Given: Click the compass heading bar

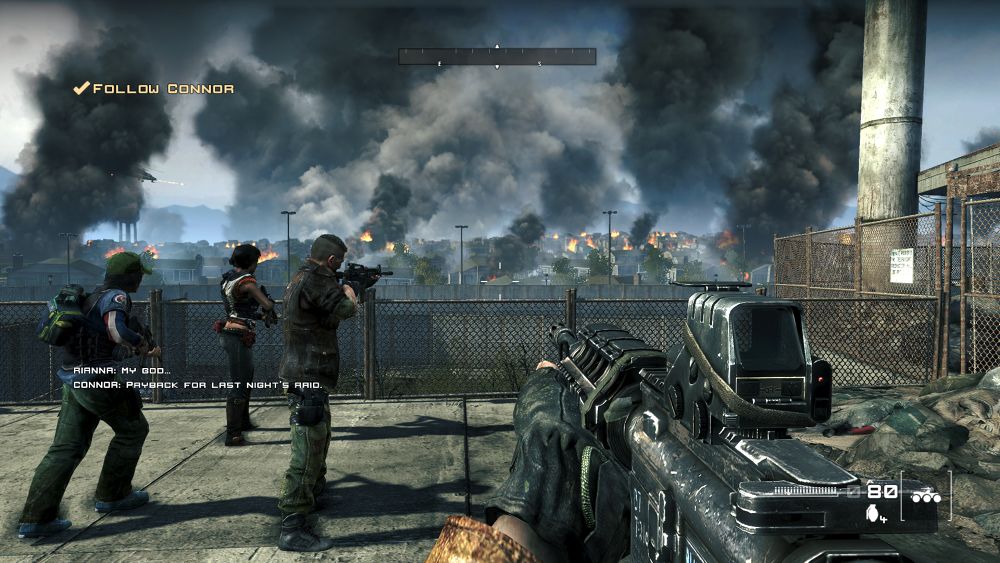Looking at the screenshot, I should click(x=497, y=57).
